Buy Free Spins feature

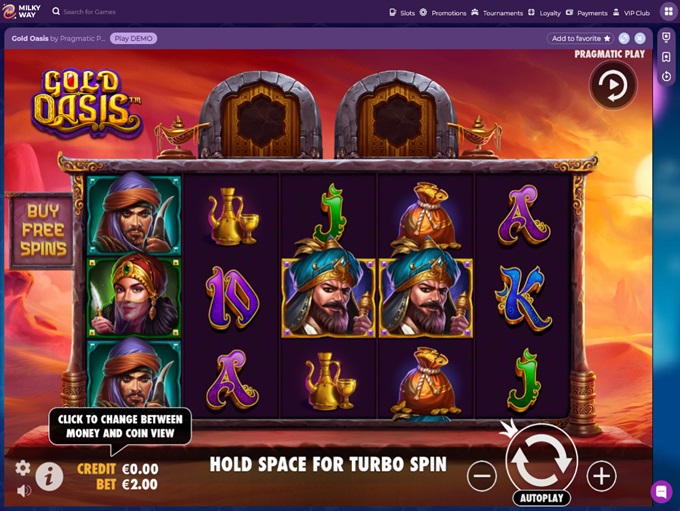click(x=42, y=230)
